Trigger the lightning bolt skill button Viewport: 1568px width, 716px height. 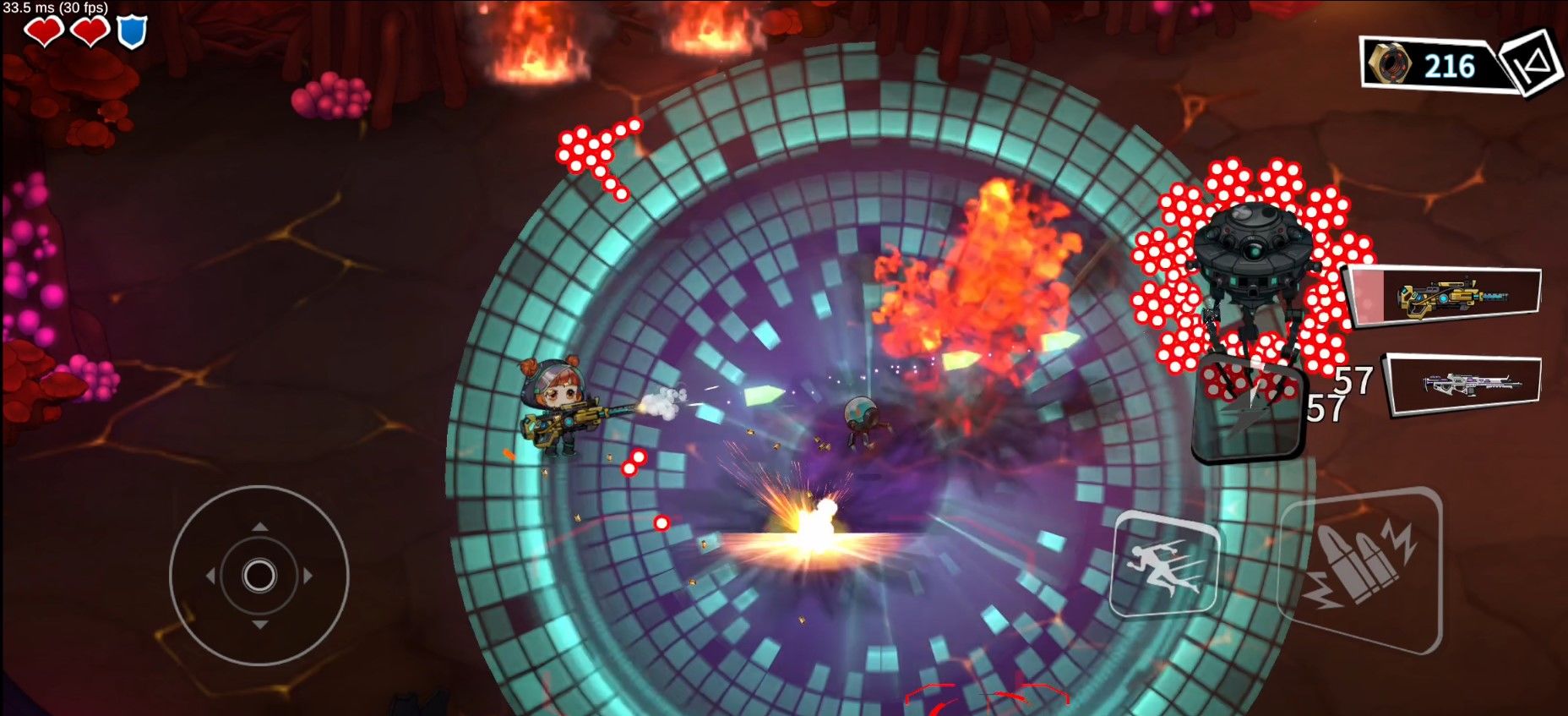(1249, 409)
